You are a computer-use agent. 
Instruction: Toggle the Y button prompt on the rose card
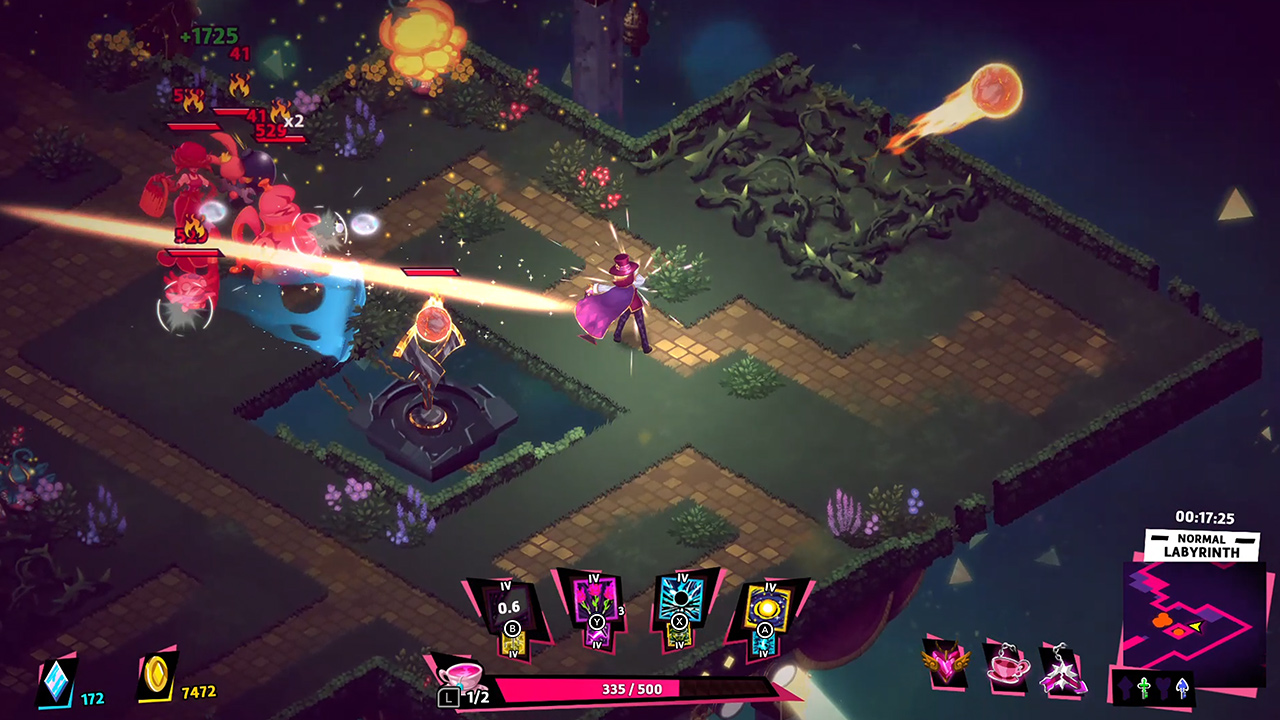[x=597, y=621]
